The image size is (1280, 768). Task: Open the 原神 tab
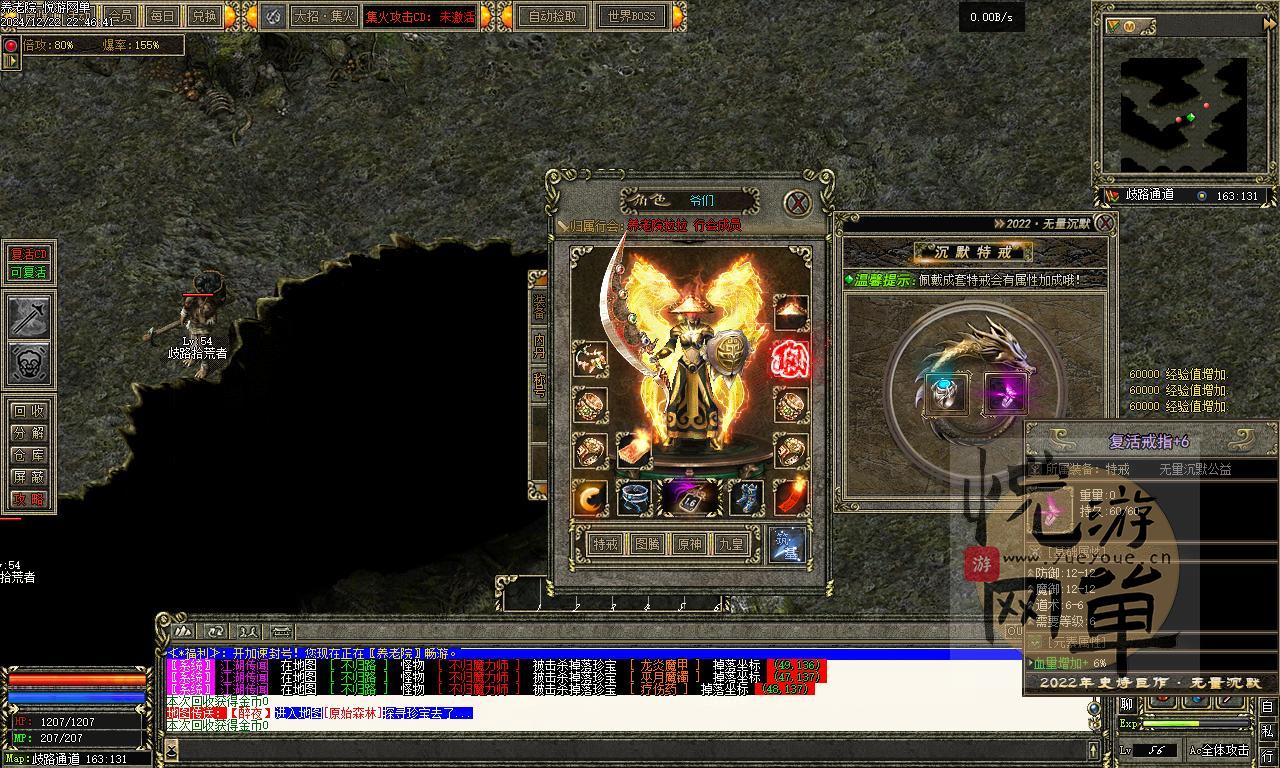[x=689, y=544]
